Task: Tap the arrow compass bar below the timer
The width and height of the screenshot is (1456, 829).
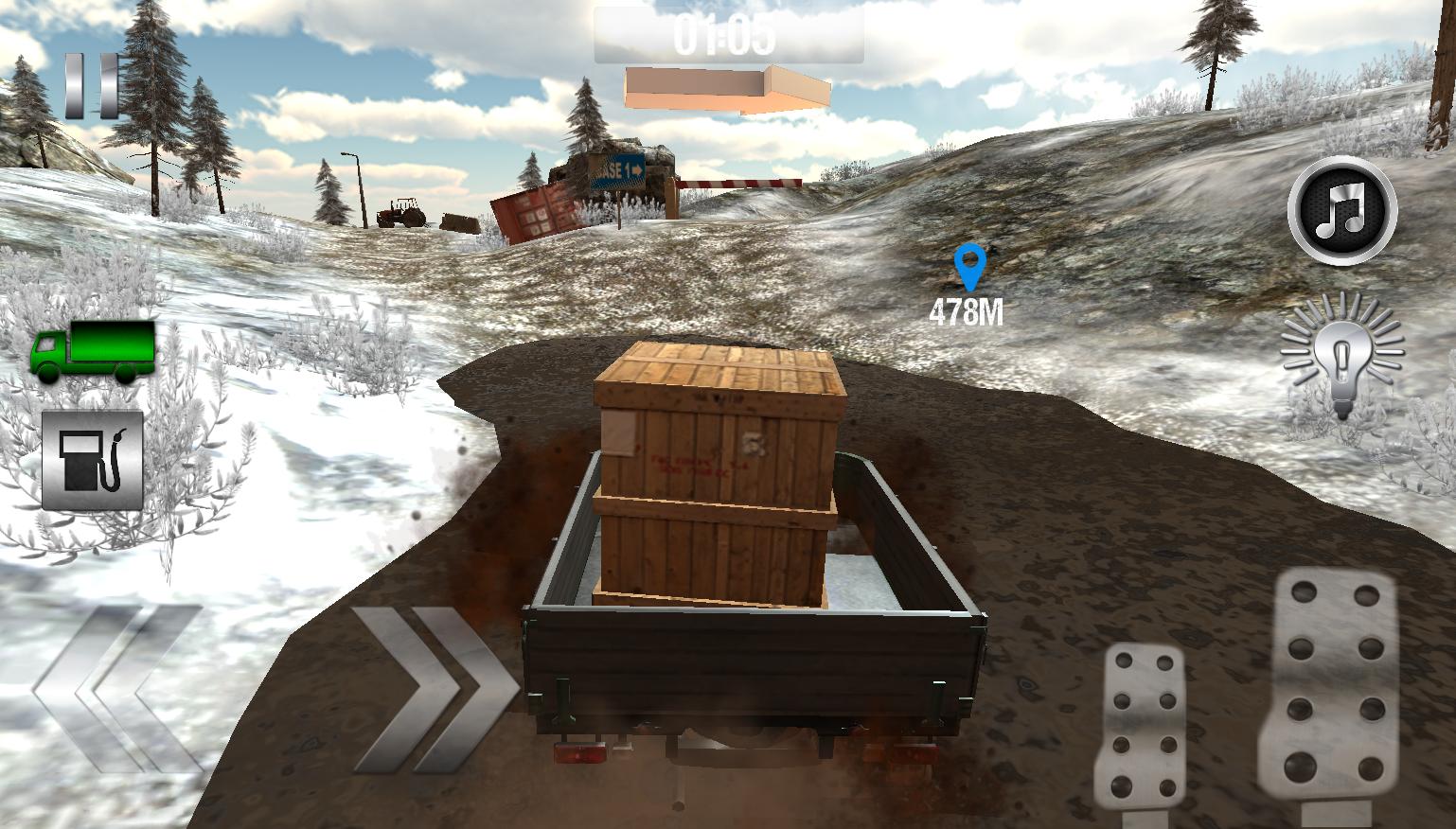Action: click(727, 87)
